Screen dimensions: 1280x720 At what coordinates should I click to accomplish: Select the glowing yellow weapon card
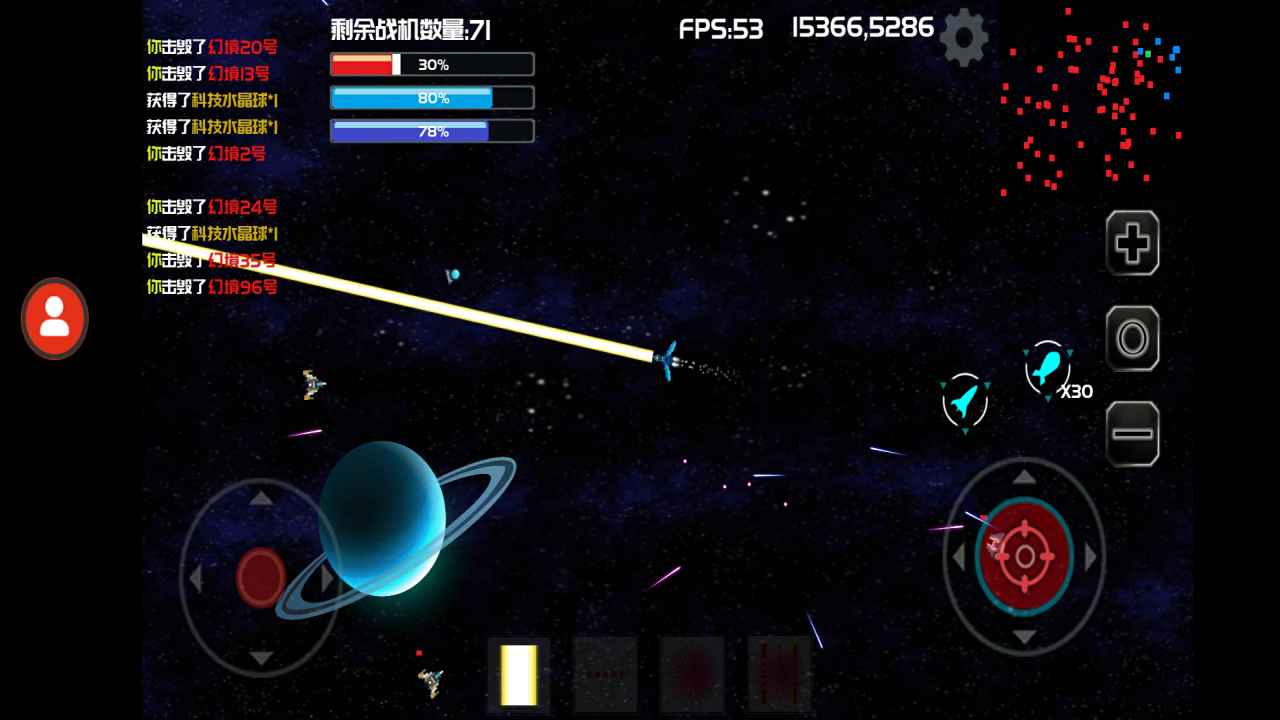[517, 674]
